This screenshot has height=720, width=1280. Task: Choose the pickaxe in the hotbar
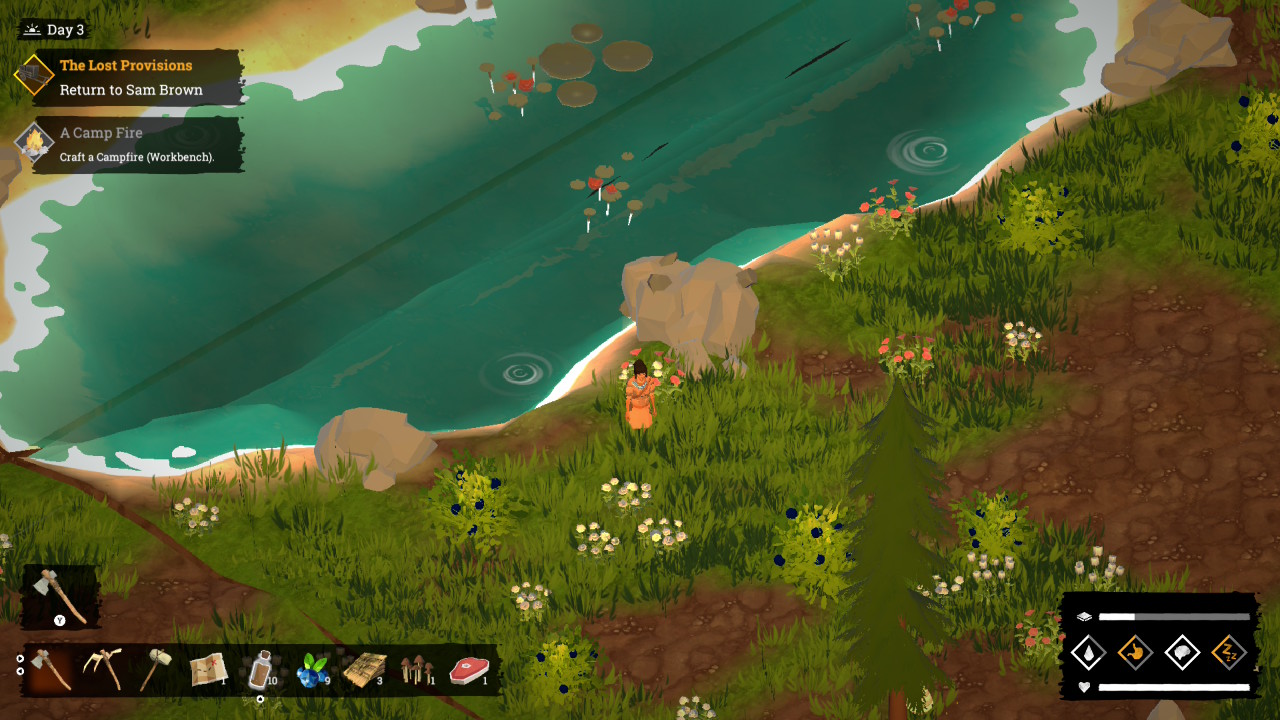[103, 669]
